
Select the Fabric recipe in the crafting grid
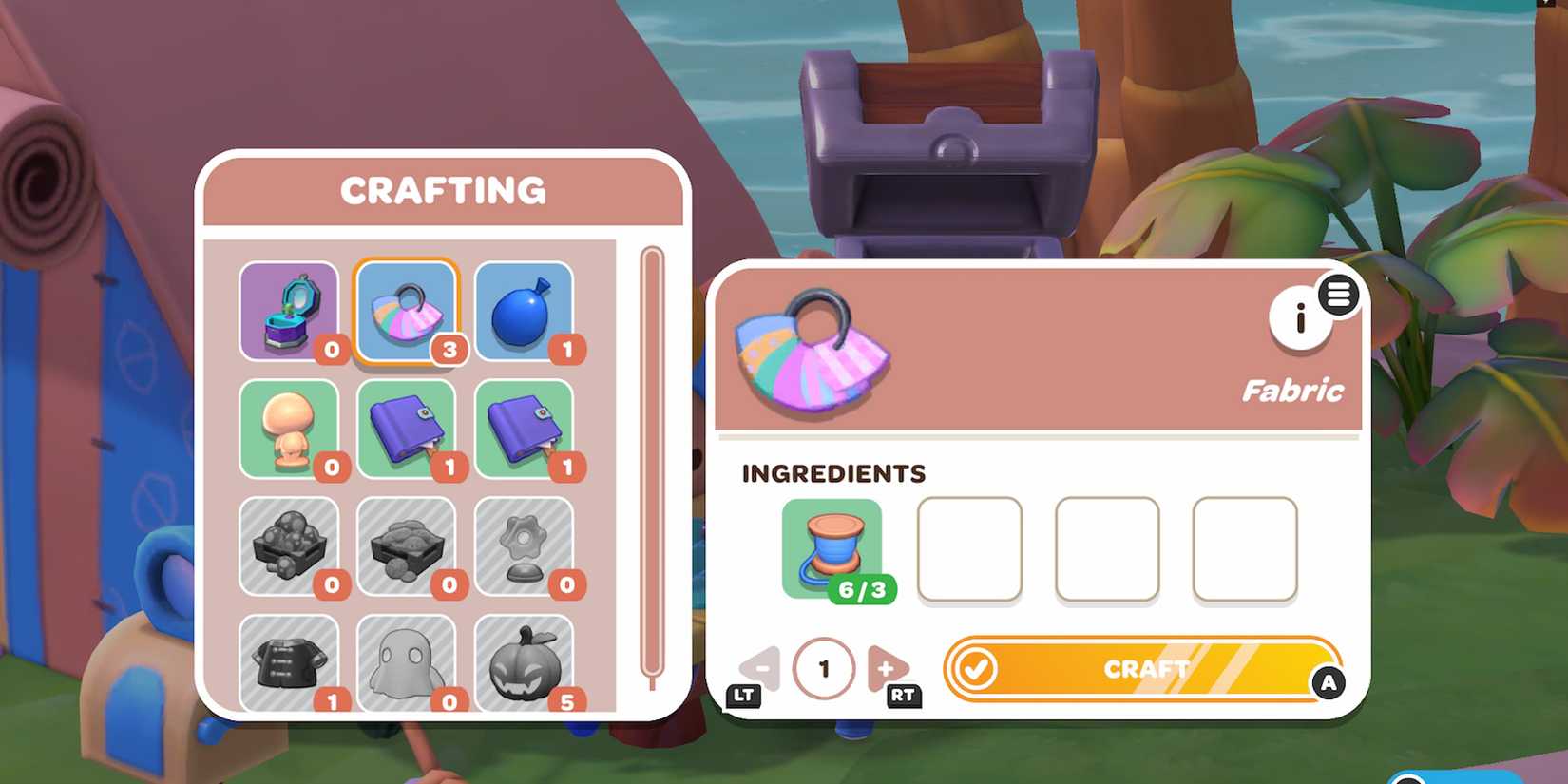[x=408, y=310]
